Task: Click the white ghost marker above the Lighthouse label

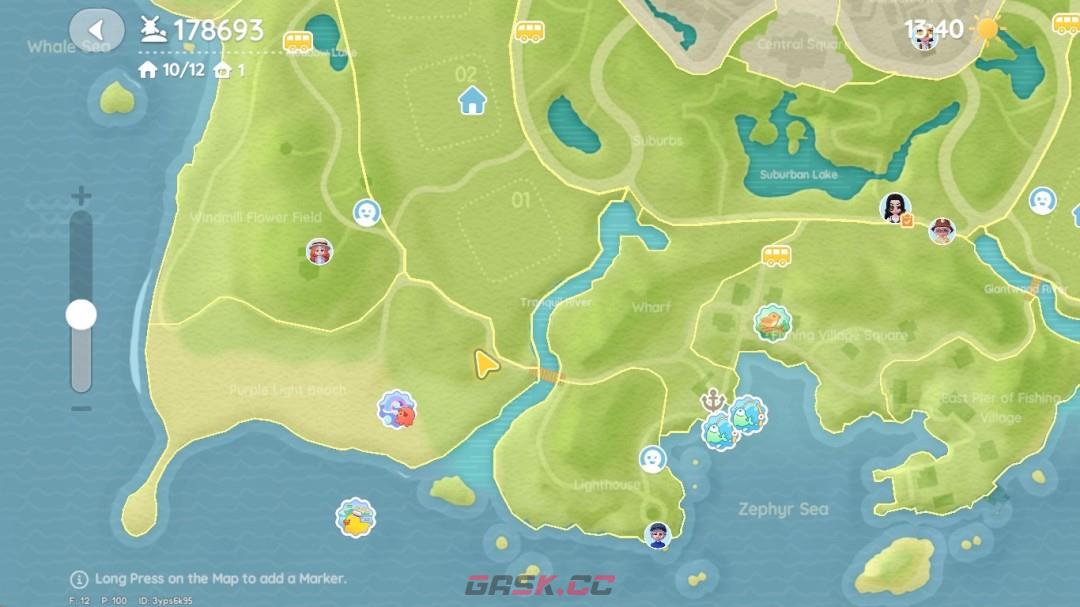Action: click(x=653, y=459)
